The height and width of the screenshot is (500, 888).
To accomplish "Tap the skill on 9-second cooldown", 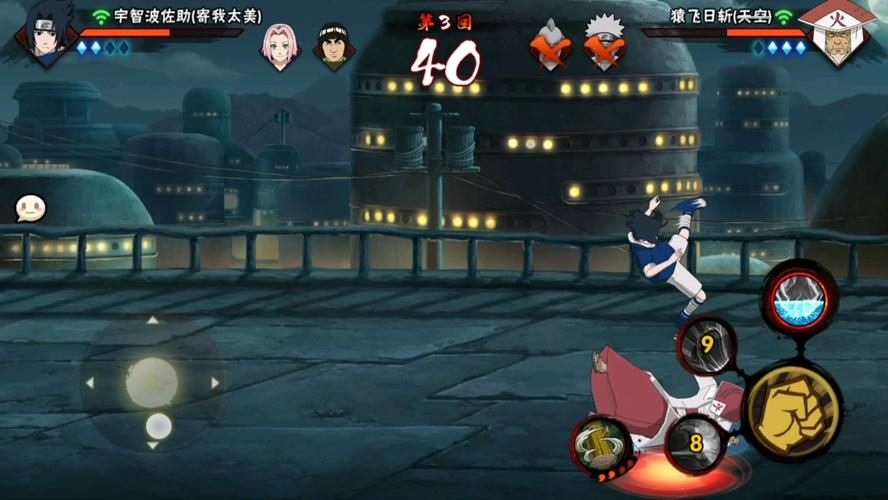I will coord(707,346).
